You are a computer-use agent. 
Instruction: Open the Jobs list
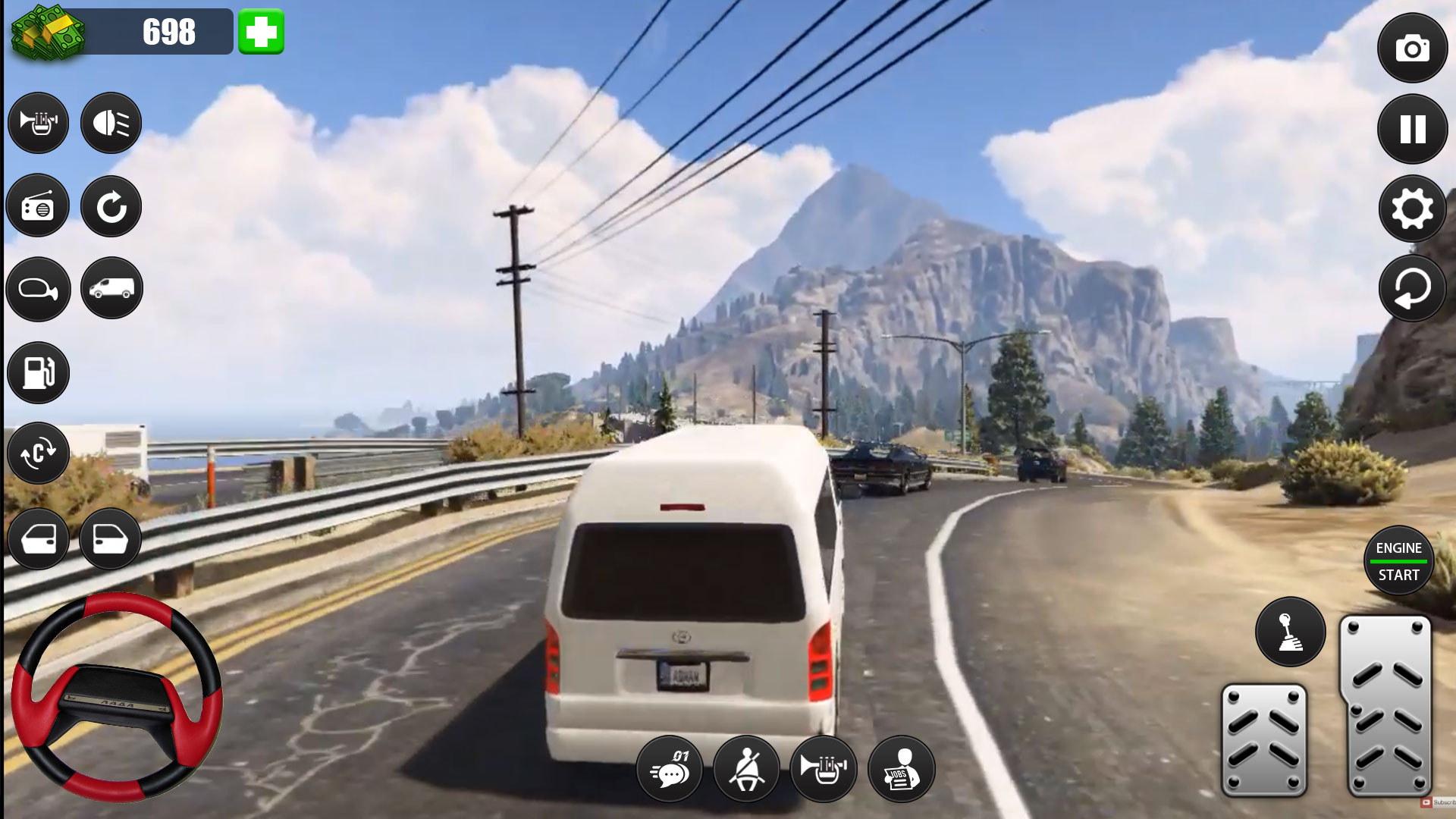click(901, 769)
